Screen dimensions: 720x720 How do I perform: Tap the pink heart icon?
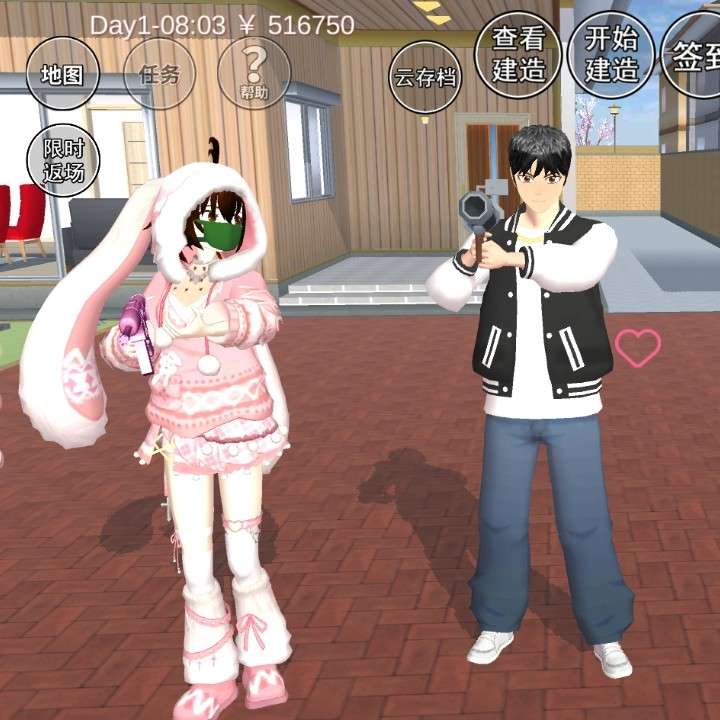[x=637, y=347]
